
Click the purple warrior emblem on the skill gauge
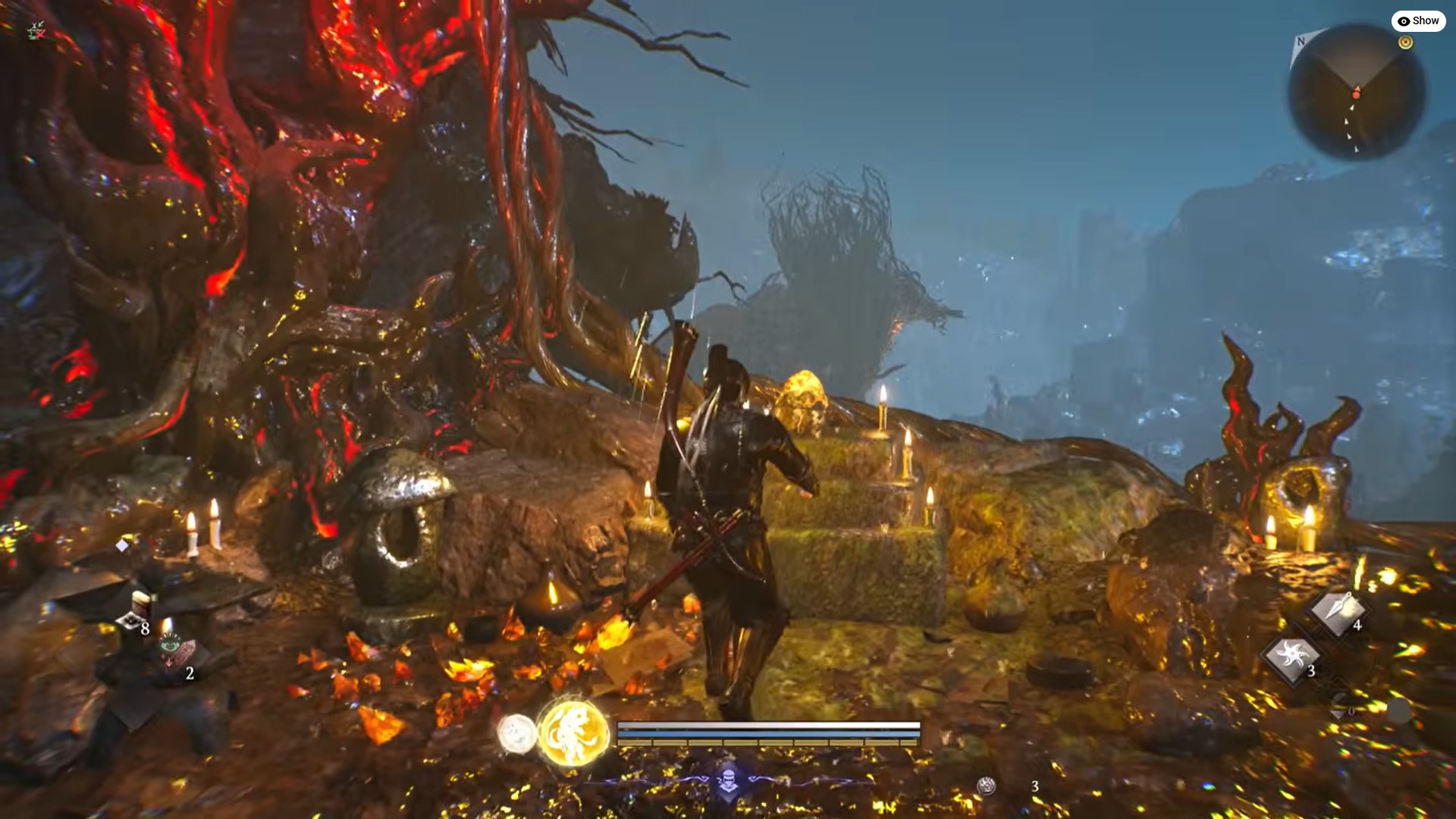(x=727, y=781)
